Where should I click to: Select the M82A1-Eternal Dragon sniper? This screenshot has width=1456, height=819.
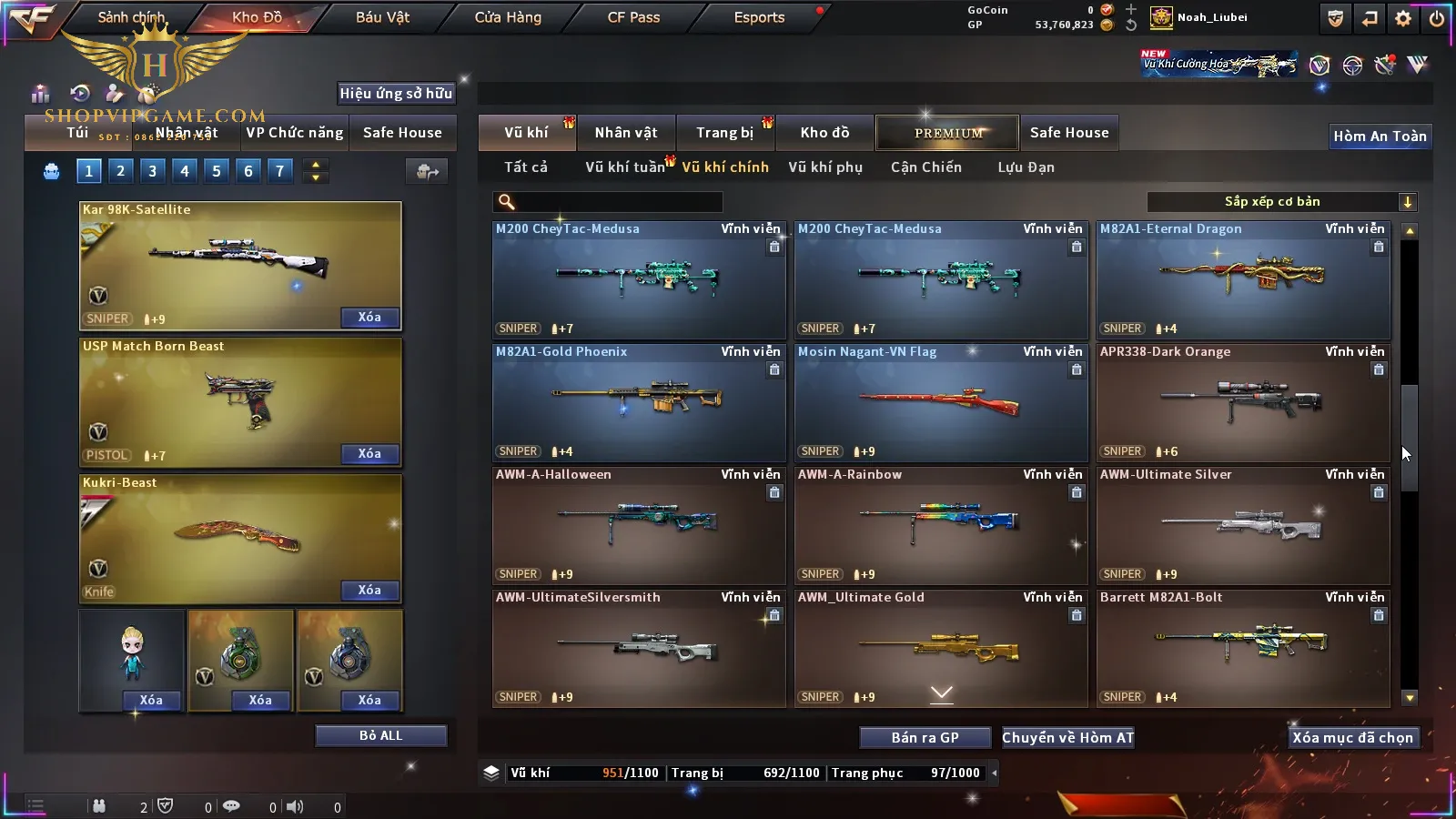coord(1243,278)
